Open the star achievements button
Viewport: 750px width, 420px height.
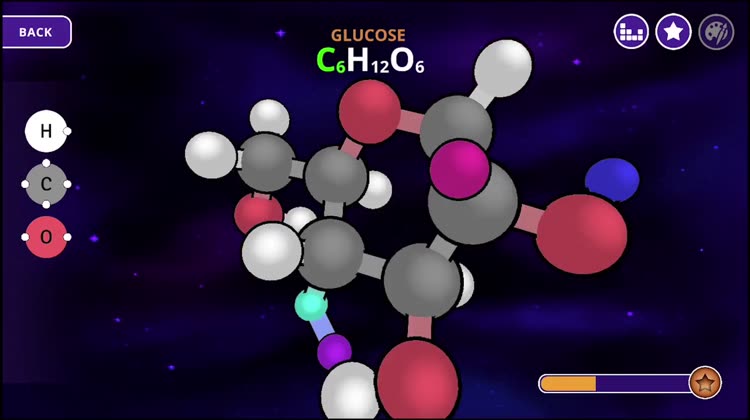pyautogui.click(x=674, y=32)
